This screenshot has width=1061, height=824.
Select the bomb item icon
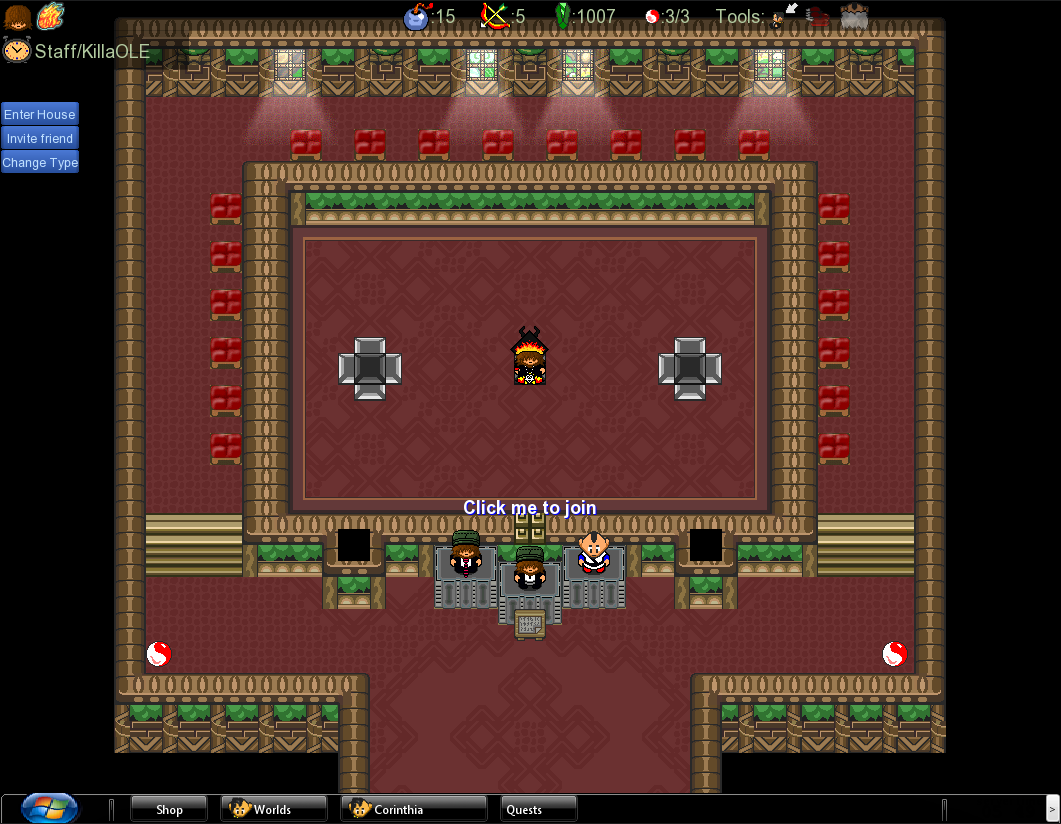pos(416,17)
